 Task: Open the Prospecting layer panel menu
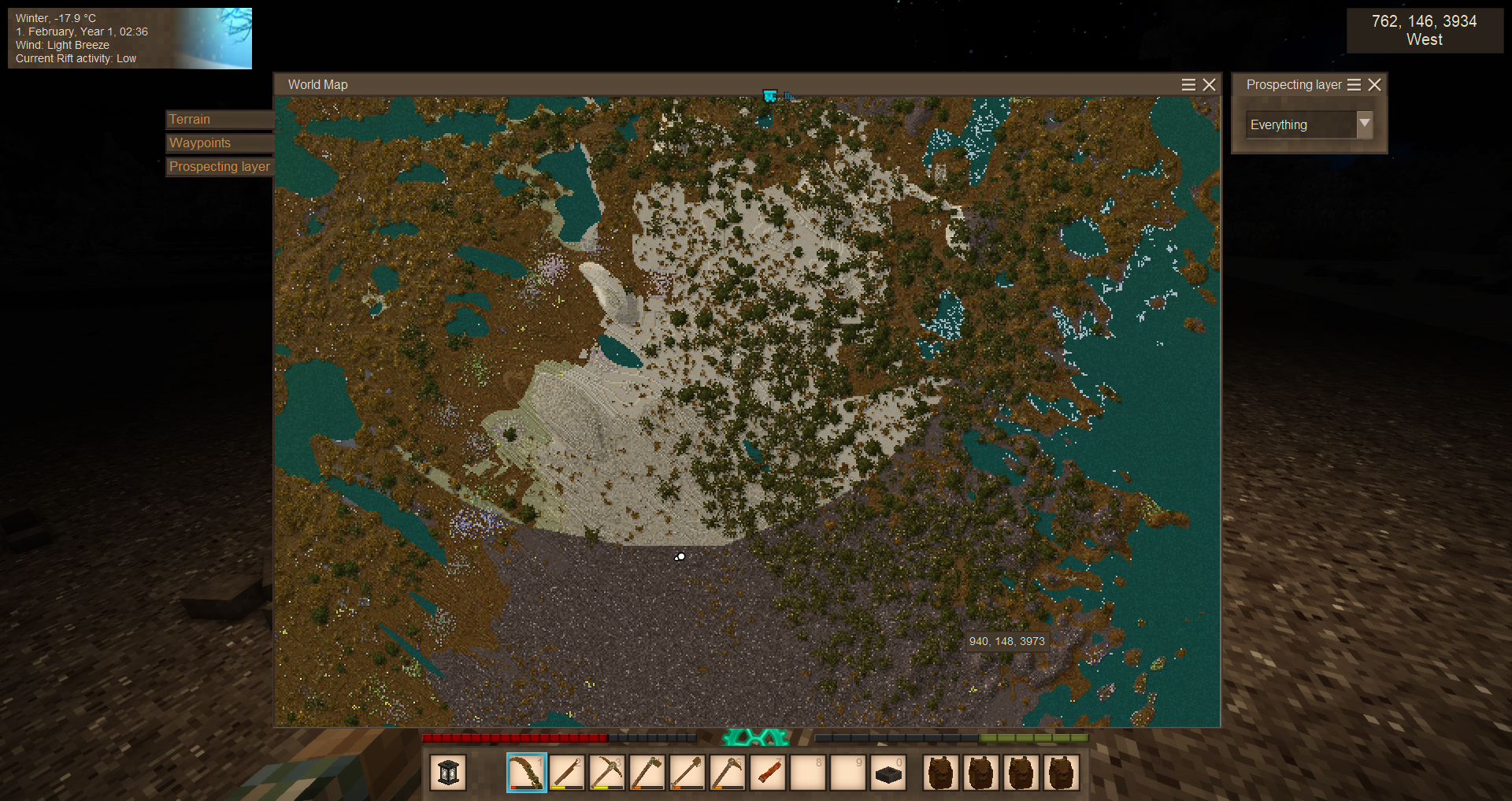click(x=1354, y=85)
